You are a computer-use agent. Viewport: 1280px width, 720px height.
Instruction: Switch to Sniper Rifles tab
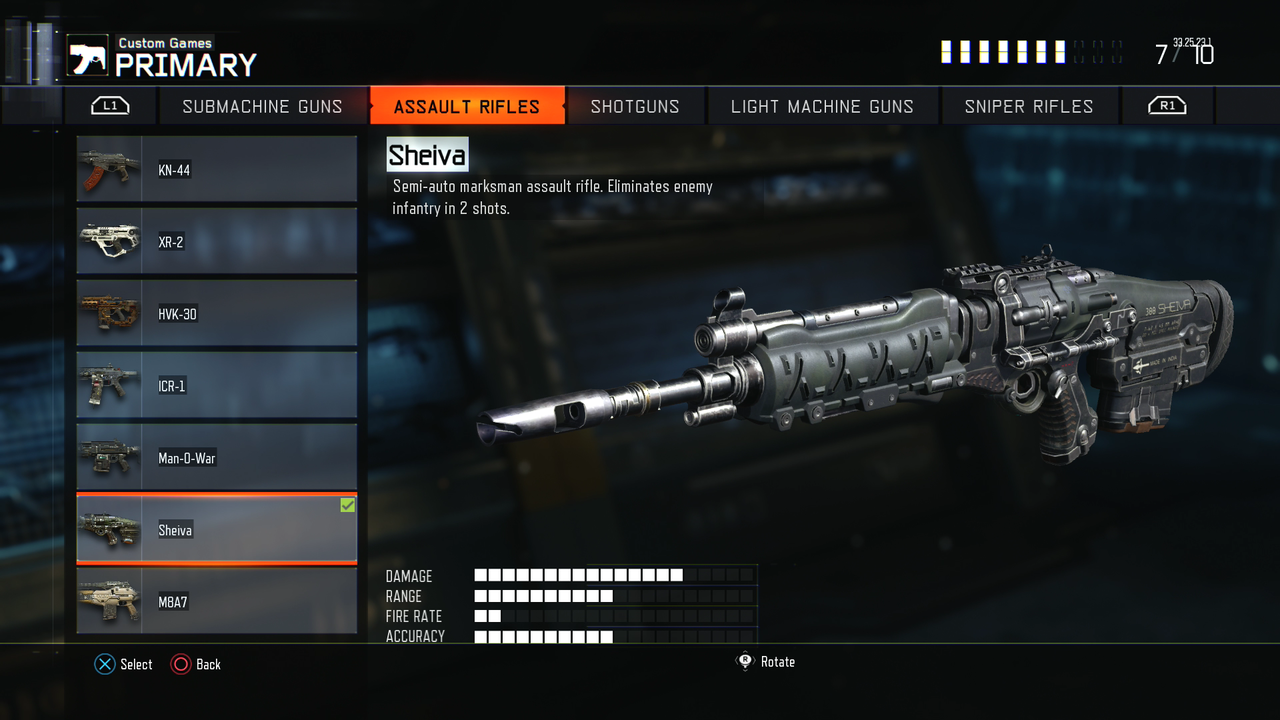click(x=1029, y=106)
